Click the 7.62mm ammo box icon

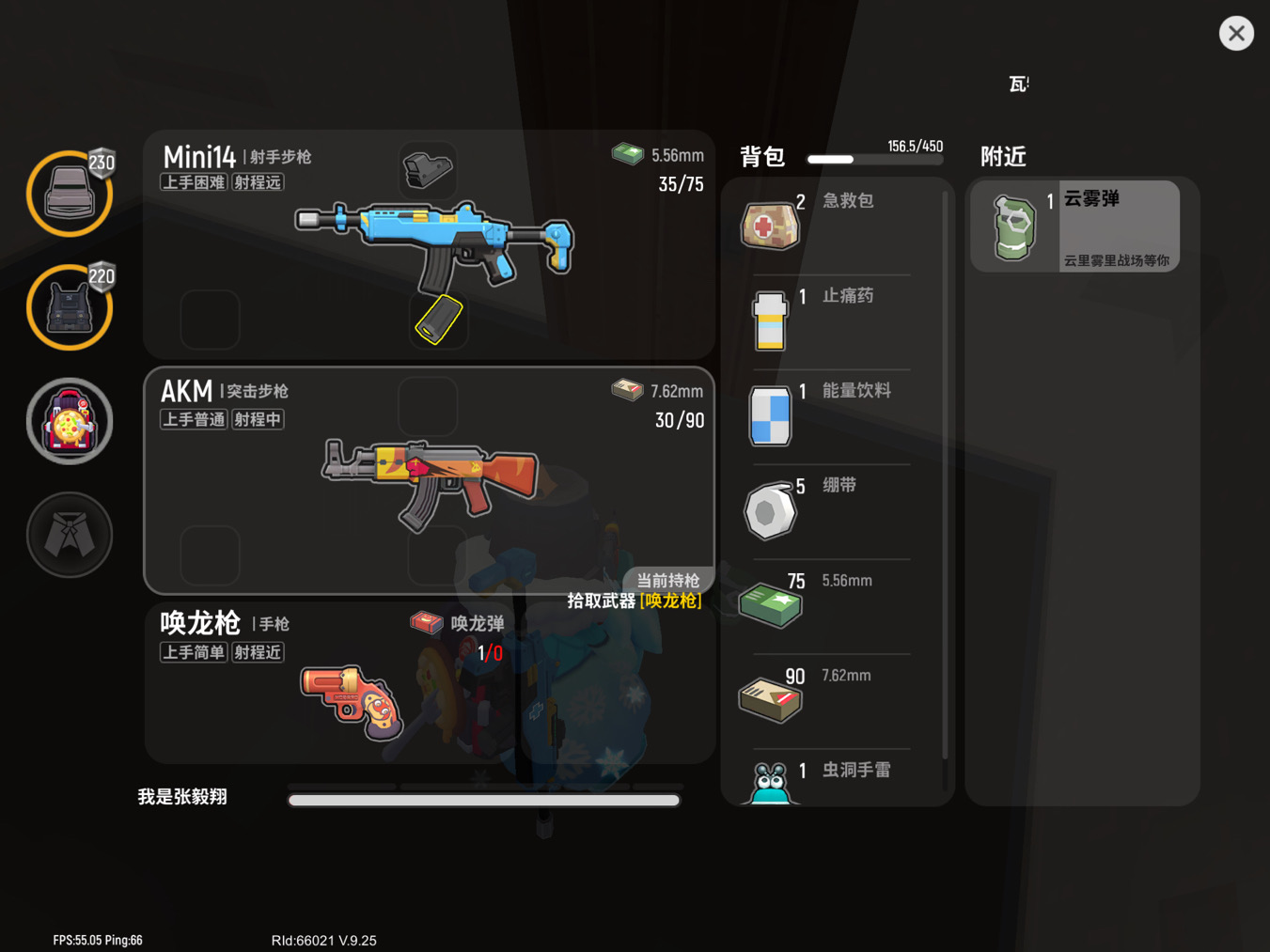770,699
